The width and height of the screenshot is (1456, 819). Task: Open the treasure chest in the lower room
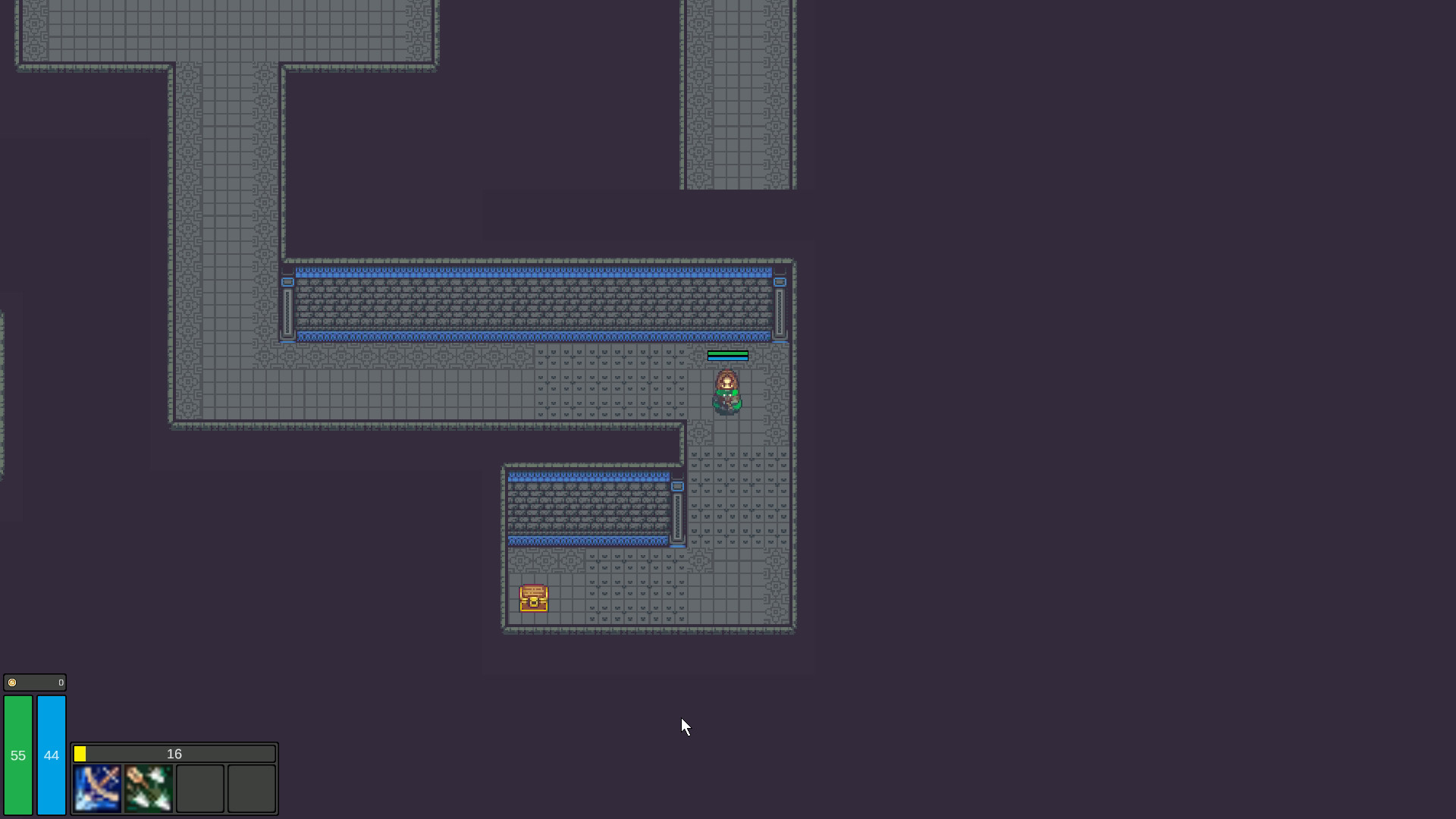click(x=533, y=598)
